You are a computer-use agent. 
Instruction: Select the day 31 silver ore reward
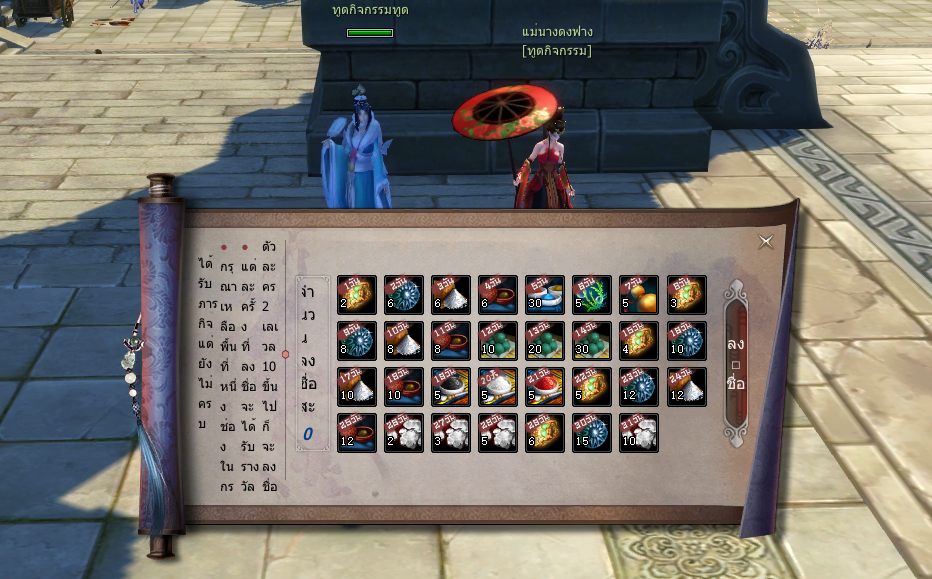(639, 432)
